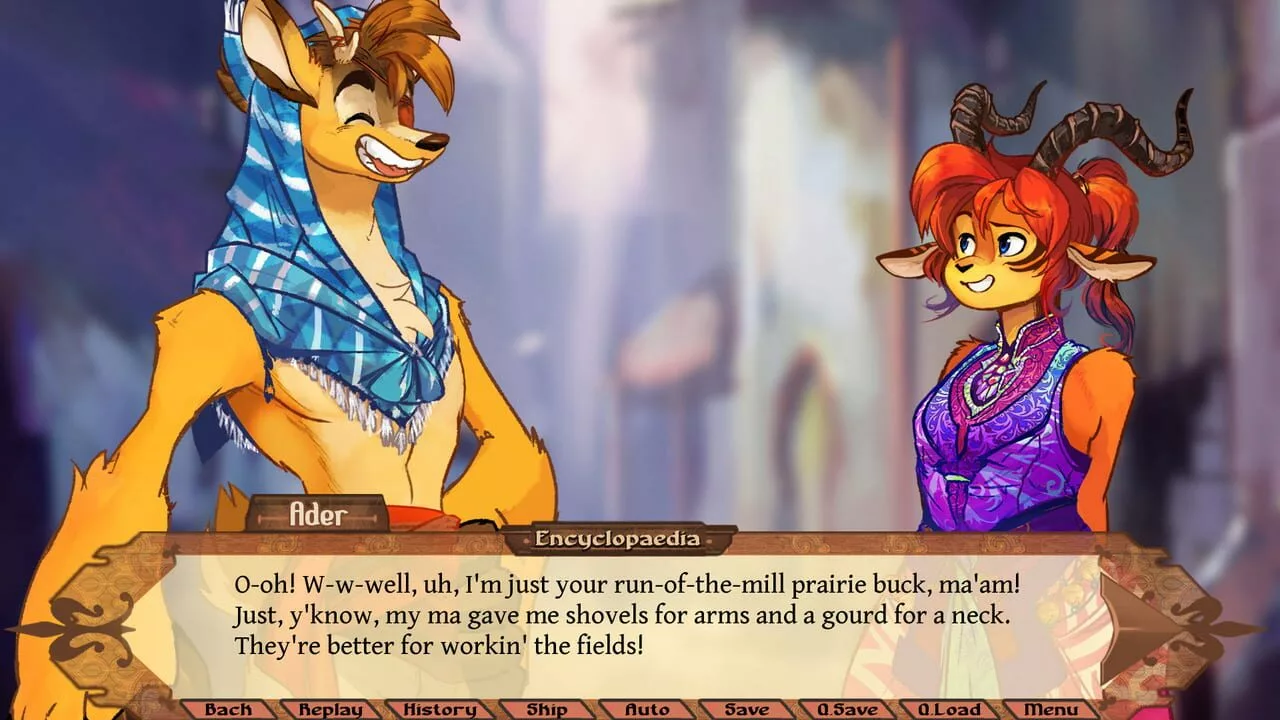Activate Skip mode
This screenshot has height=720, width=1280.
click(546, 710)
